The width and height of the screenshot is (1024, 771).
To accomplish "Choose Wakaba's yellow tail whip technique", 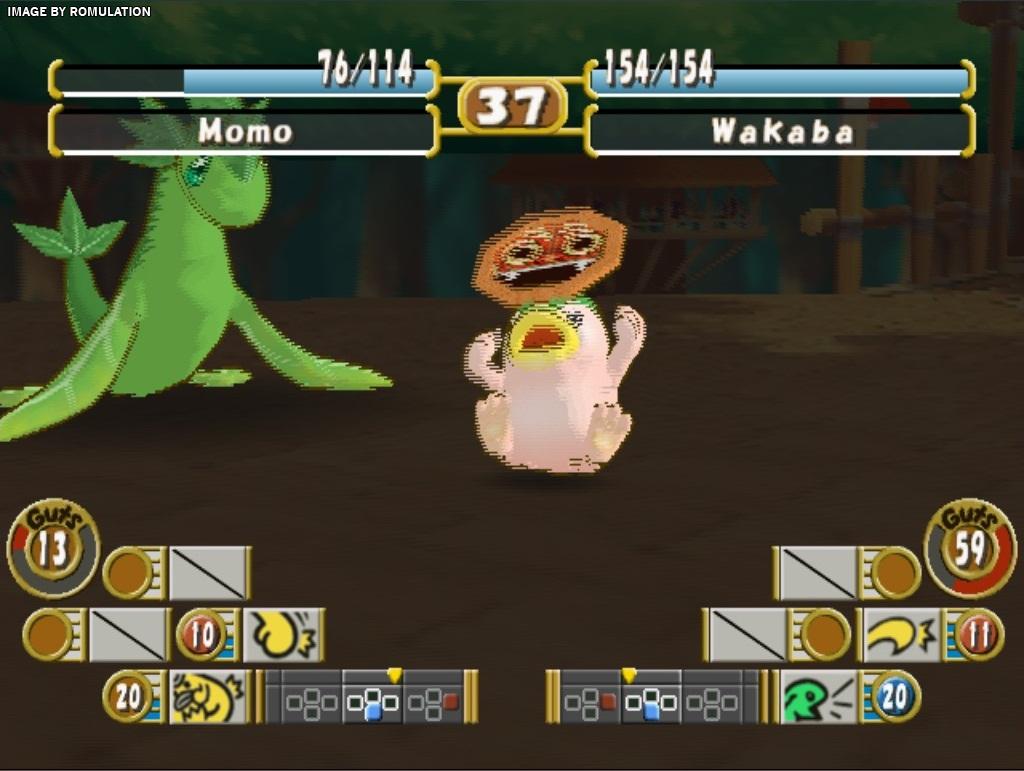I will pos(901,635).
